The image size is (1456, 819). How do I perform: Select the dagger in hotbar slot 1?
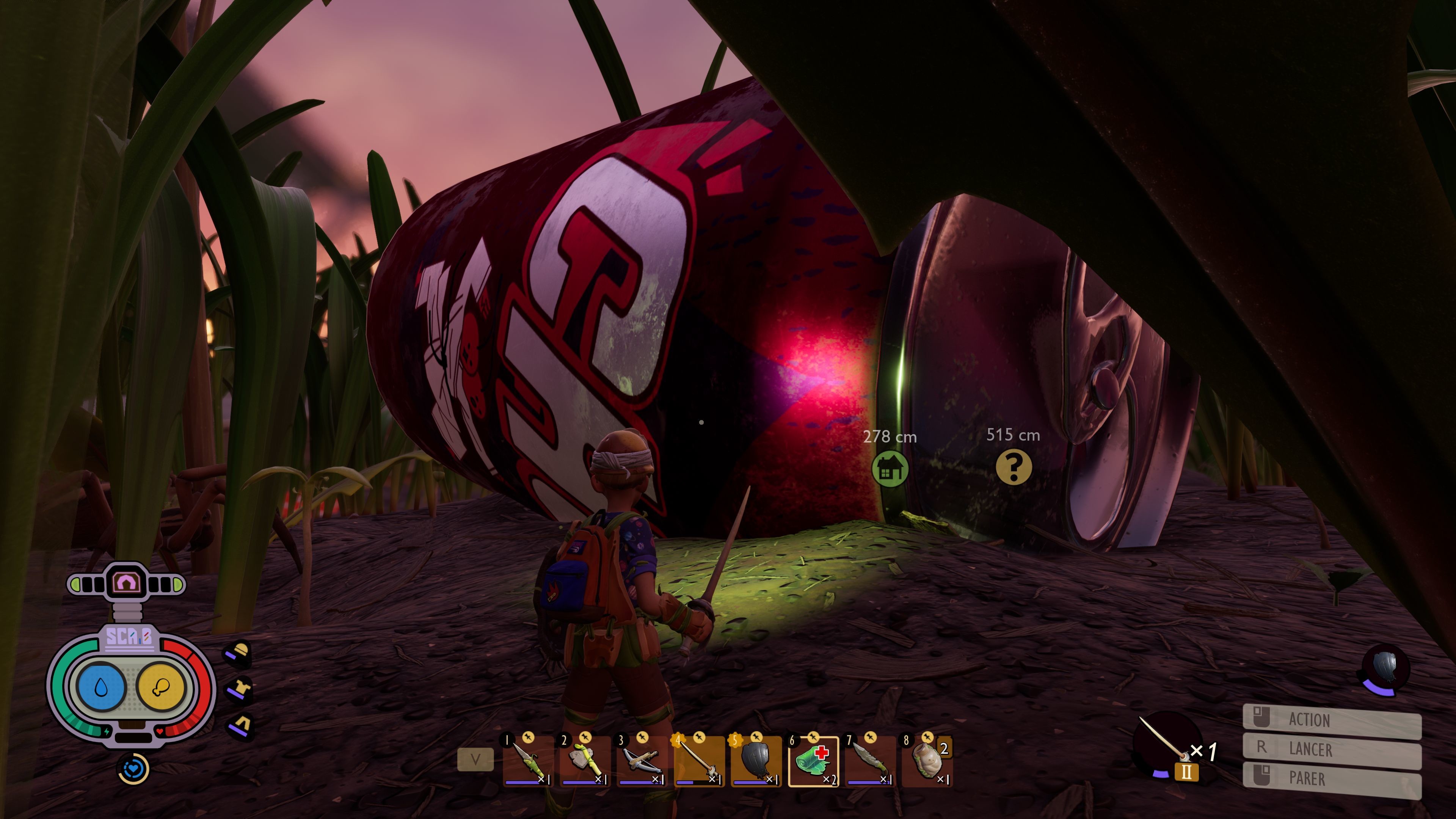coord(528,761)
